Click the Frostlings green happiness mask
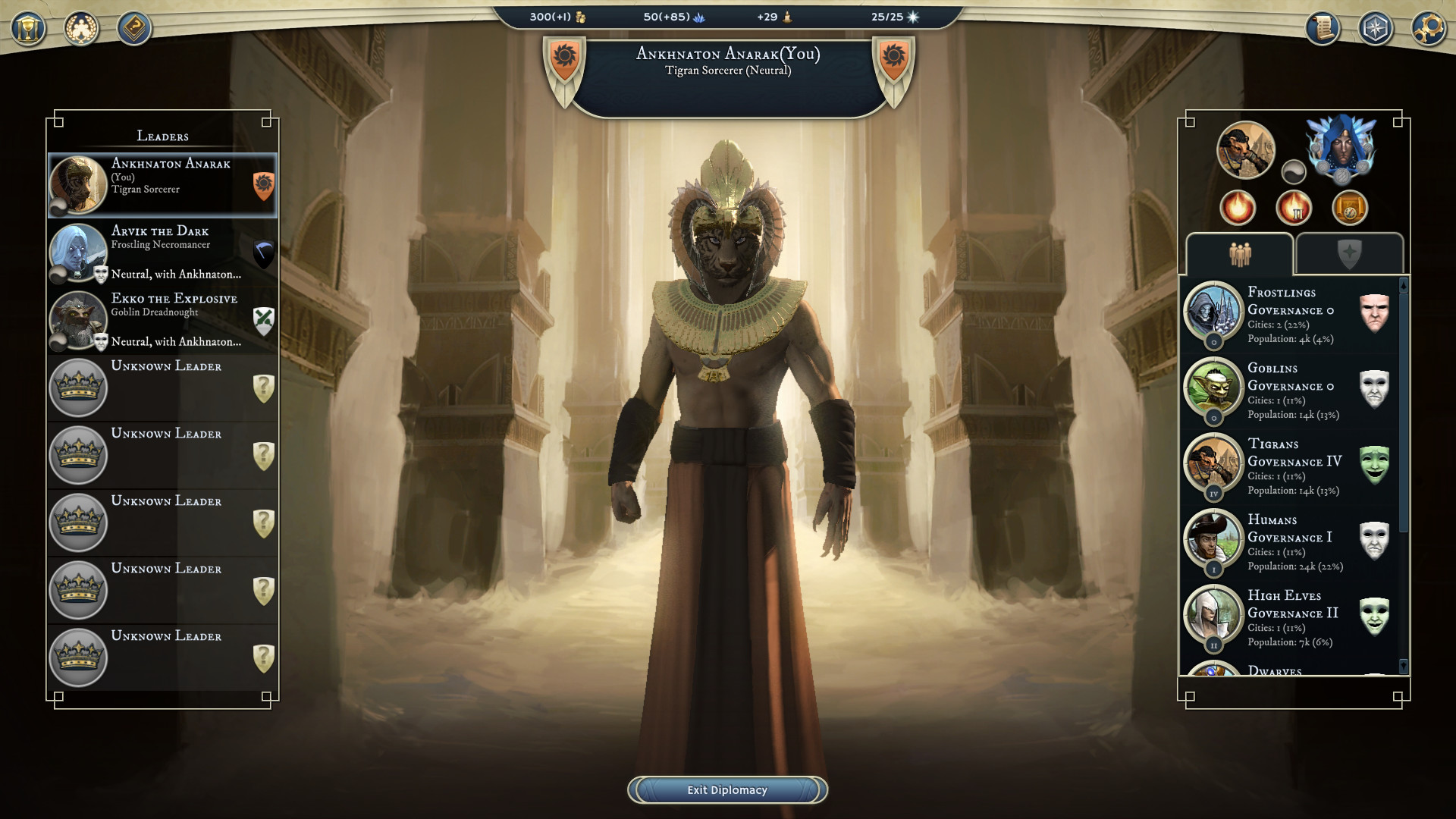The image size is (1456, 819). [x=1376, y=311]
